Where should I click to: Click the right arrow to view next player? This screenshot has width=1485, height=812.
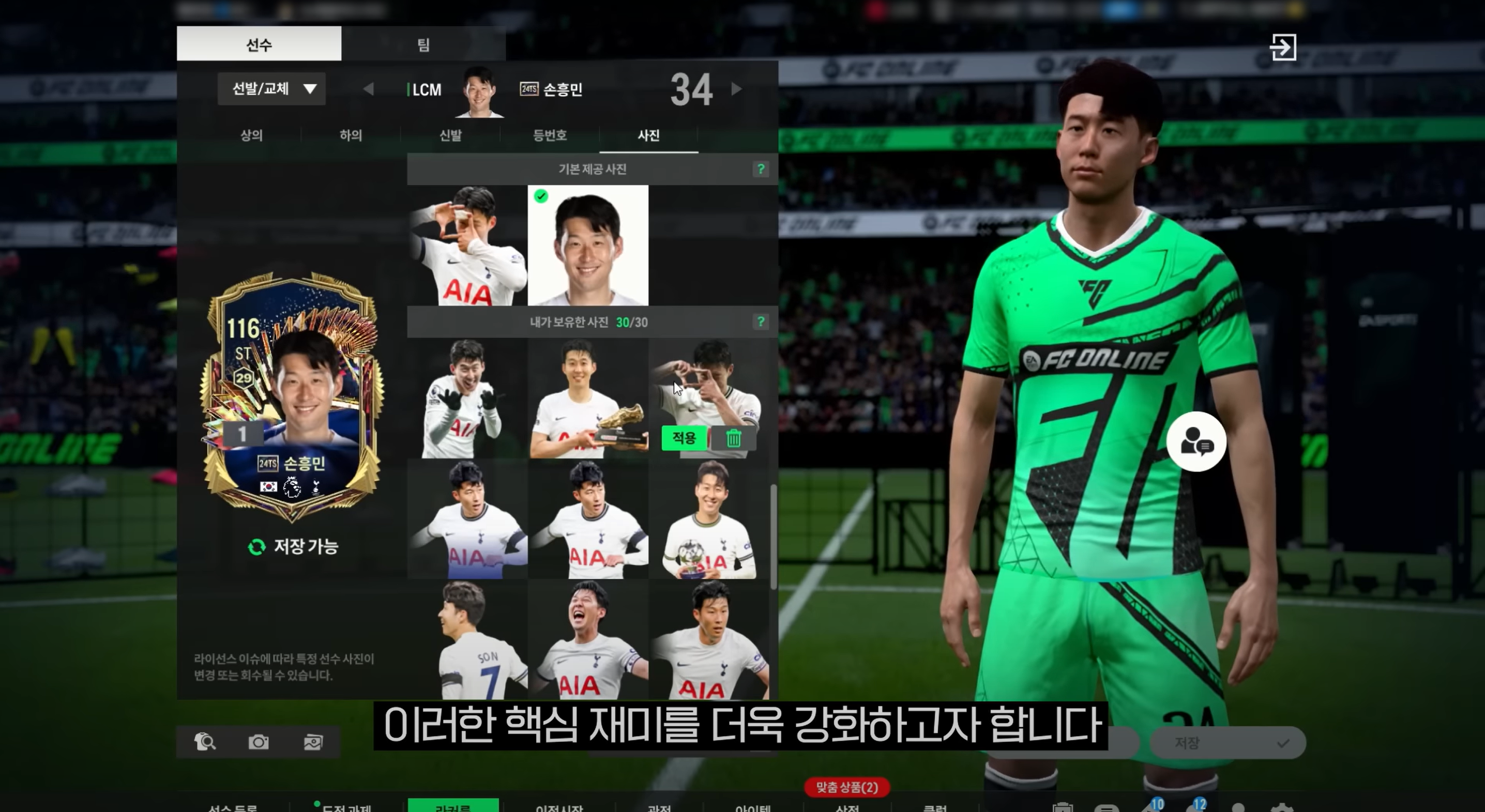(737, 89)
